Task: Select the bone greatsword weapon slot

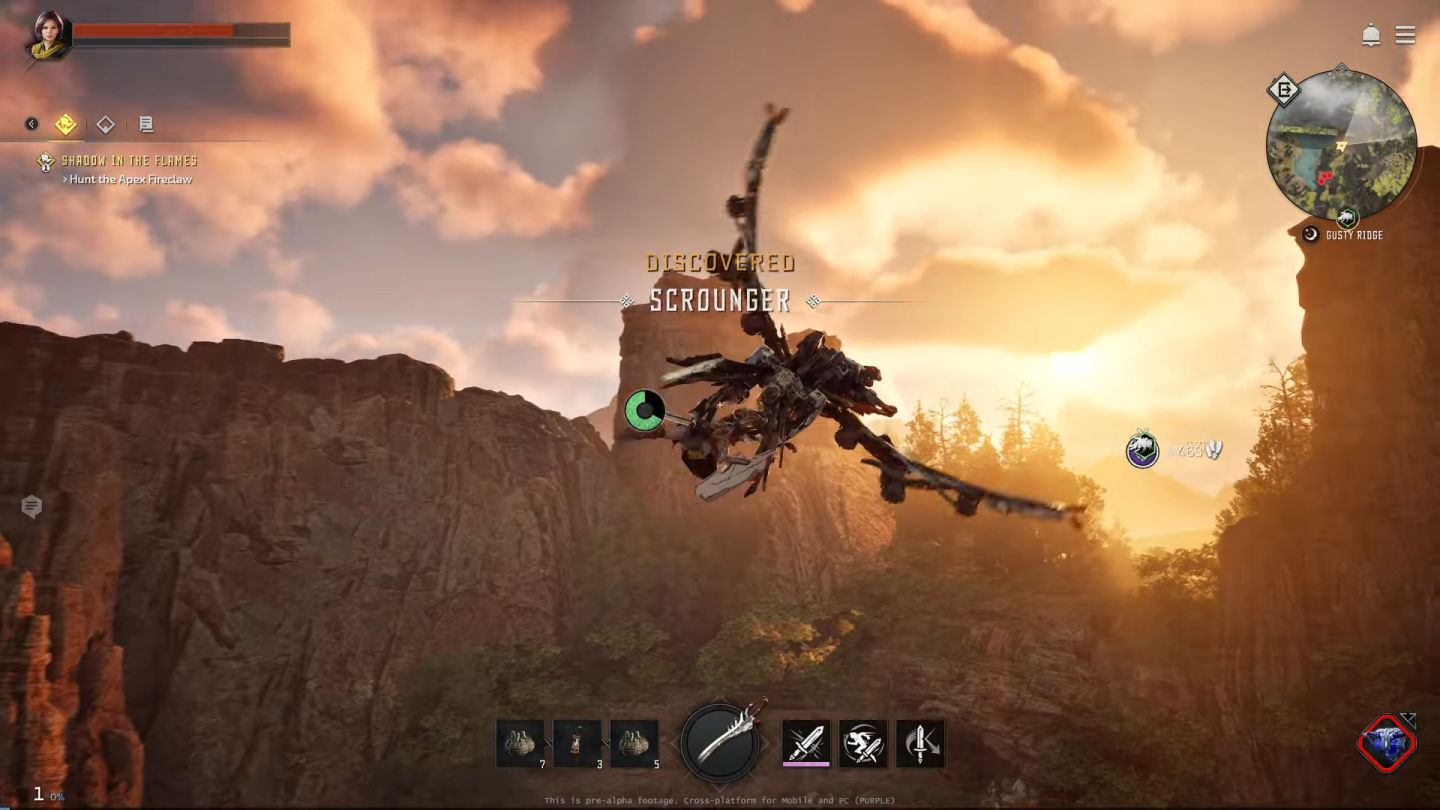Action: point(720,742)
